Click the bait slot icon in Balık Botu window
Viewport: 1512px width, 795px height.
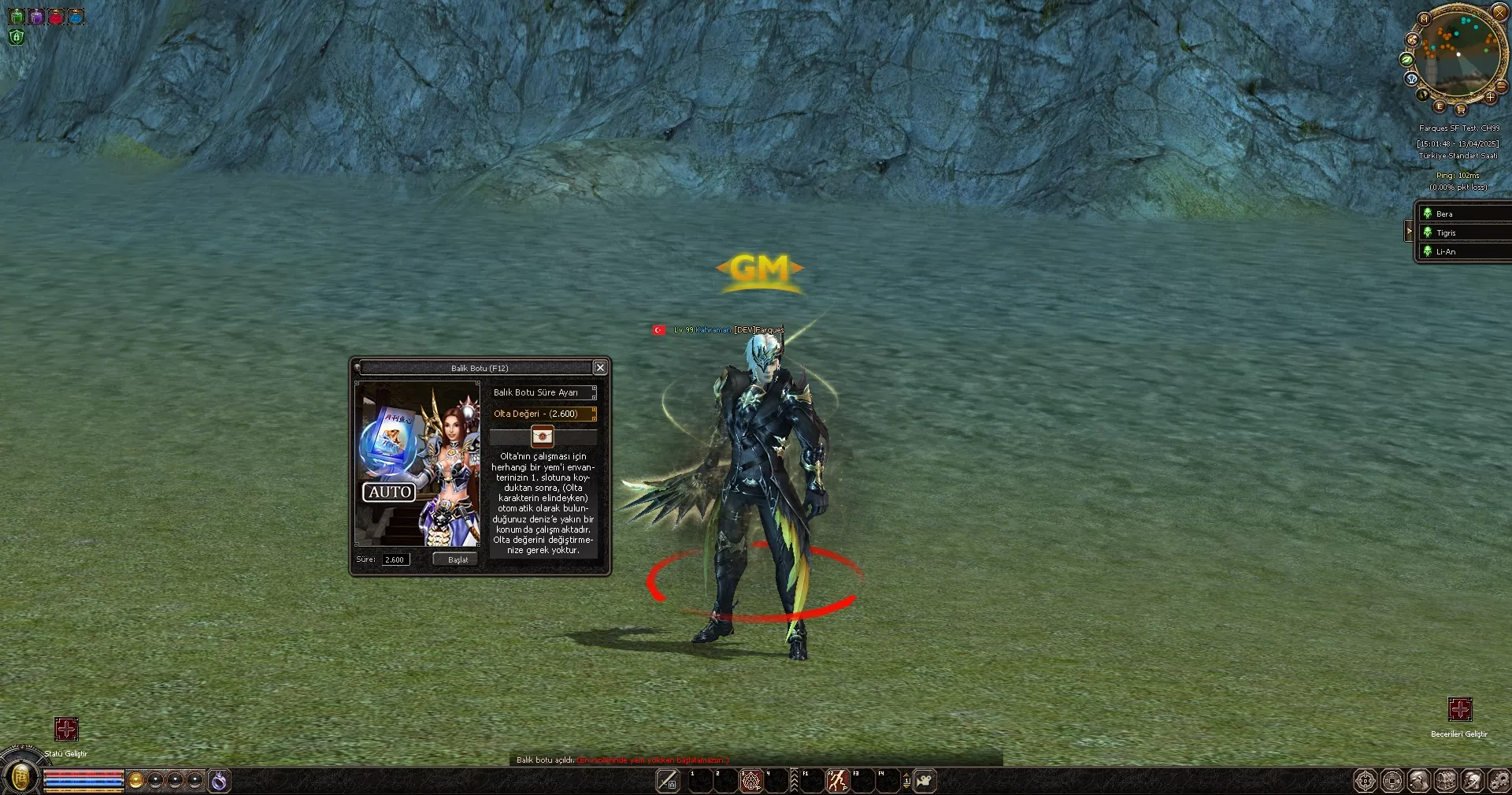pos(544,437)
